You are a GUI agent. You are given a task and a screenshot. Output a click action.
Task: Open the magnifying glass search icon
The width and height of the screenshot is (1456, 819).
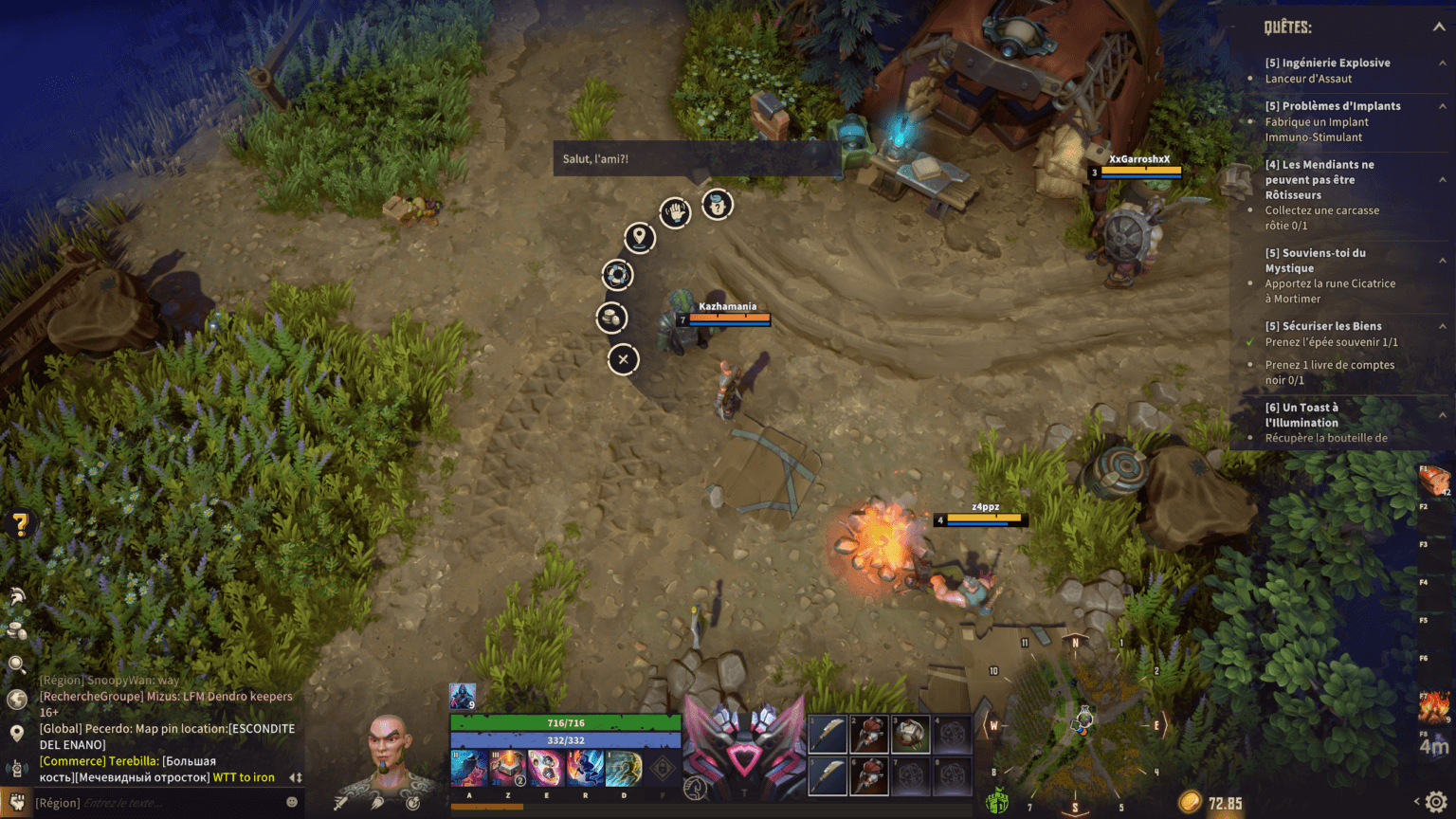coord(17,664)
